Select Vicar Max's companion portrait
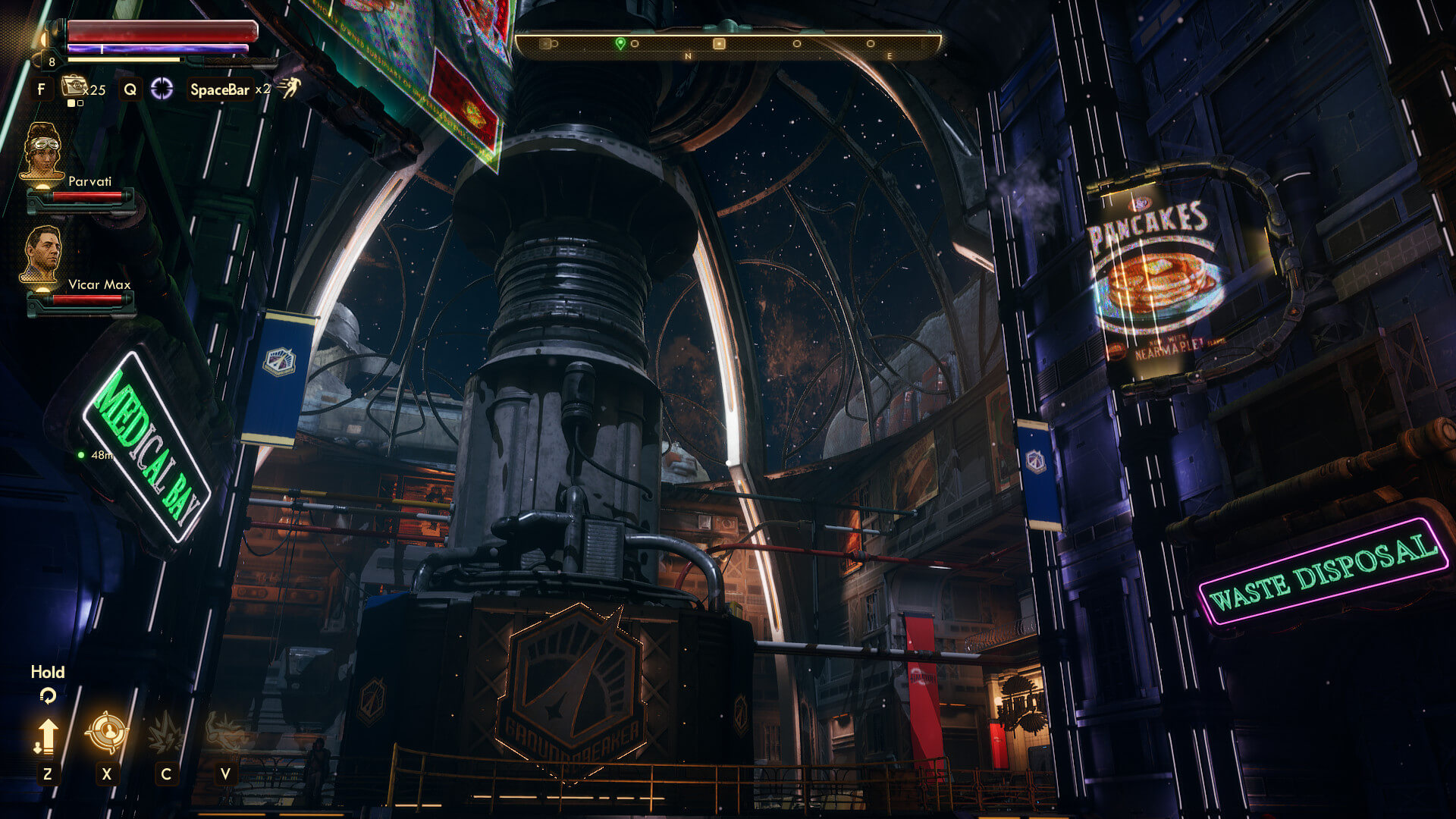 click(x=42, y=254)
